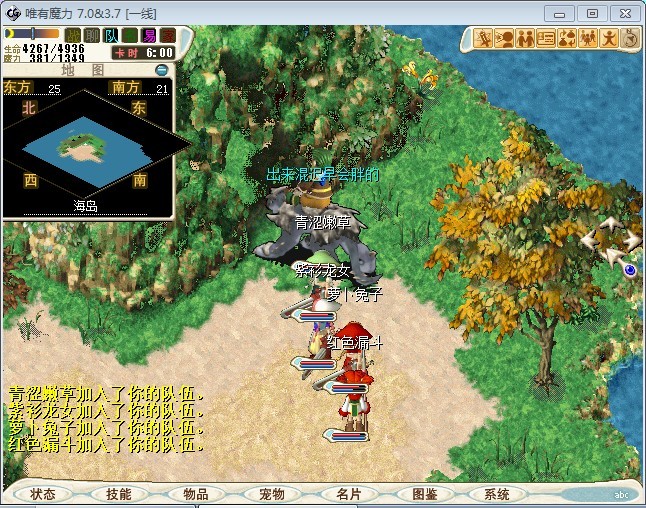This screenshot has width=646, height=508.
Task: Open the name card exchange icon
Action: [546, 39]
